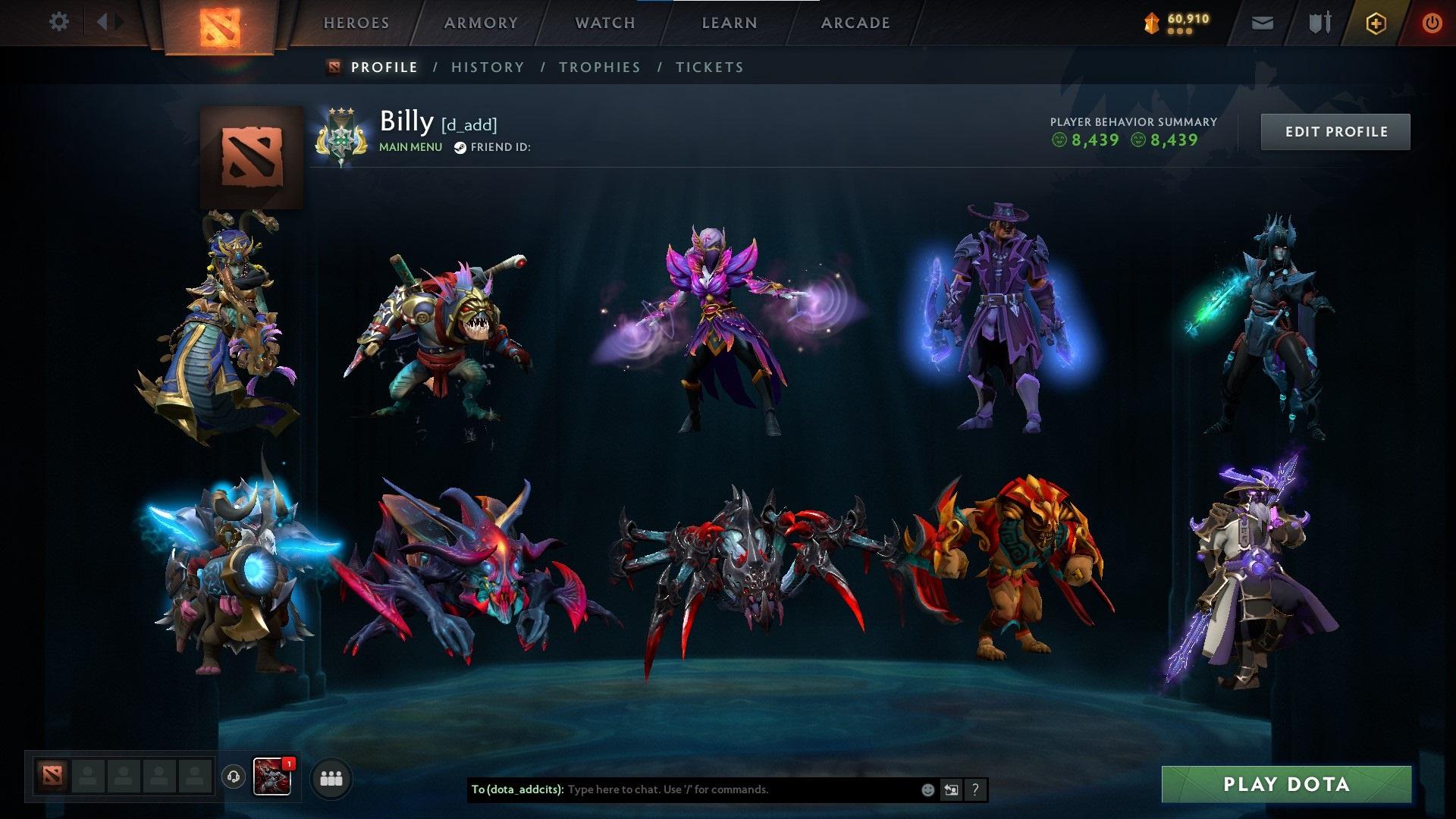1456x819 pixels.
Task: Click the armory shield and sword icon
Action: click(1319, 23)
